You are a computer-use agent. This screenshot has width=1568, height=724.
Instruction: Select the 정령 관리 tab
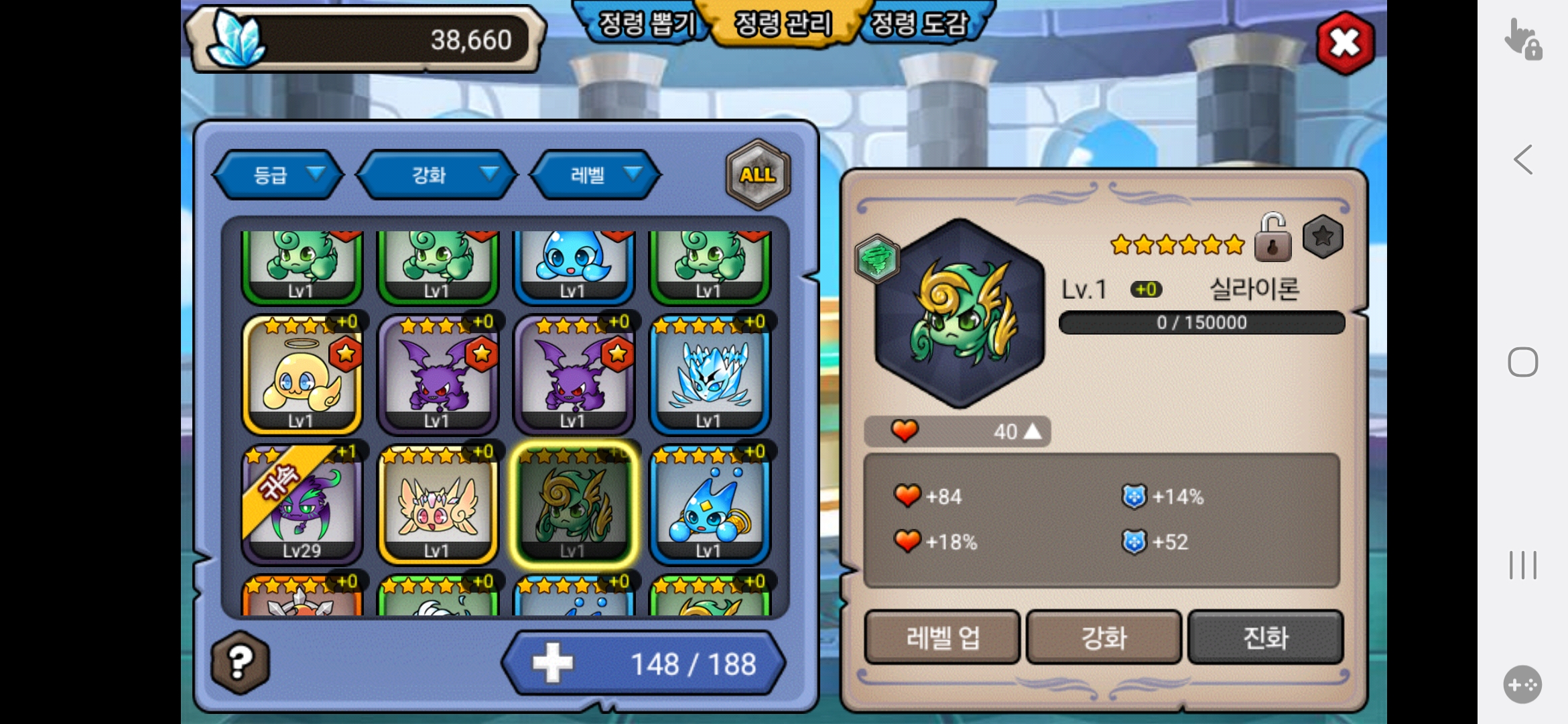pos(783,24)
